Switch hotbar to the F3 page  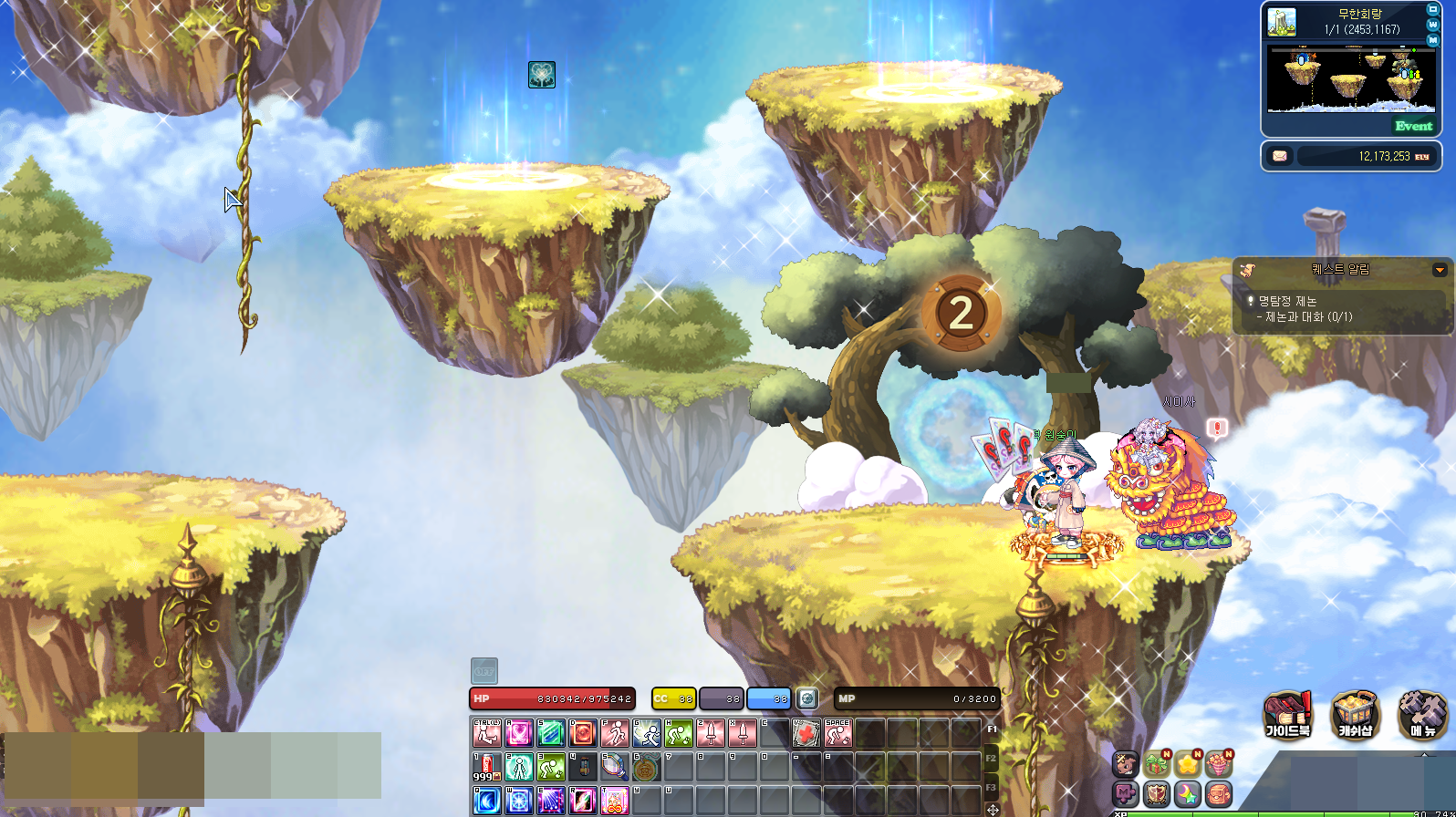pyautogui.click(x=992, y=787)
